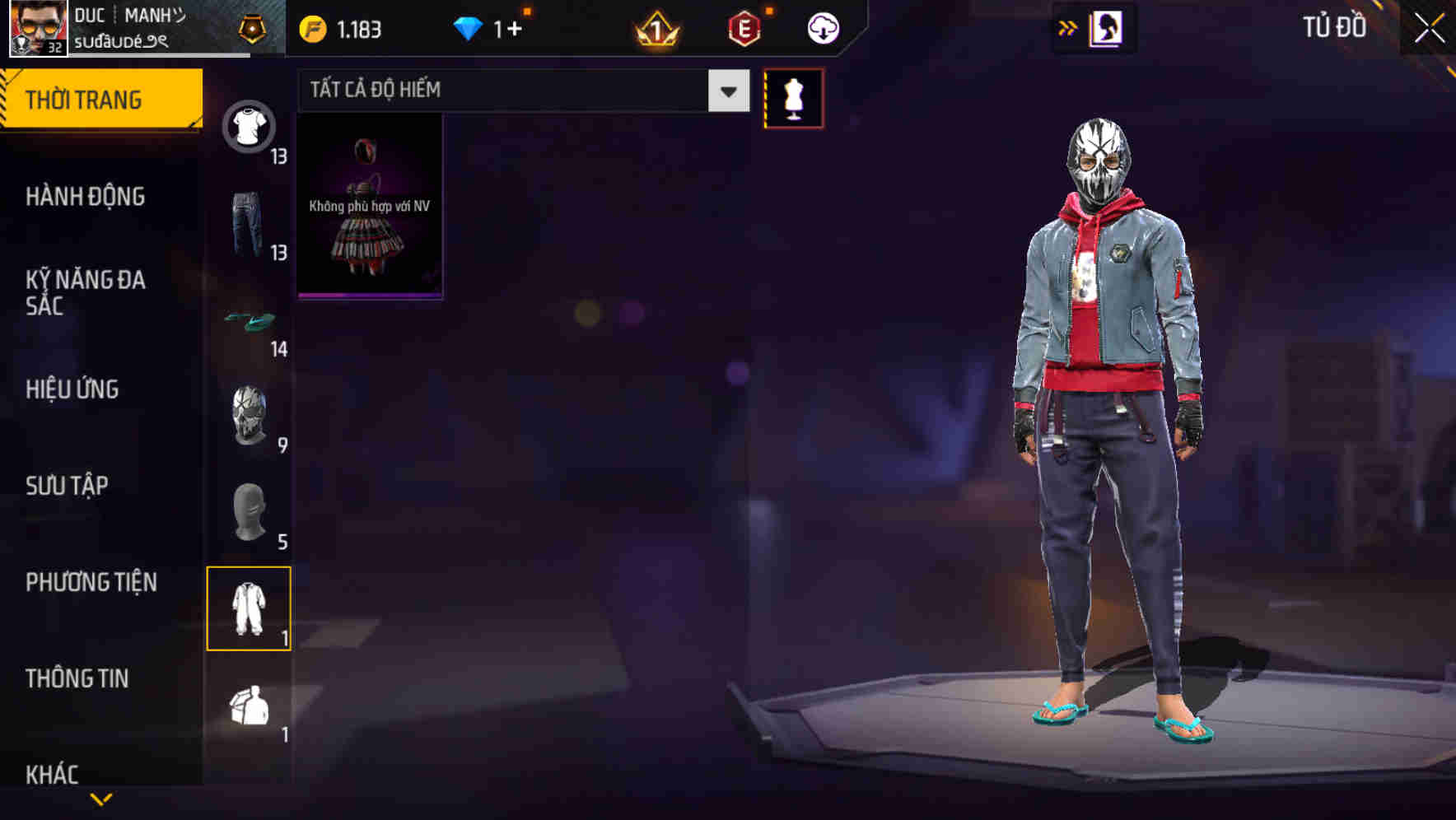Open the full outfit category icon
The height and width of the screenshot is (820, 1456).
250,609
